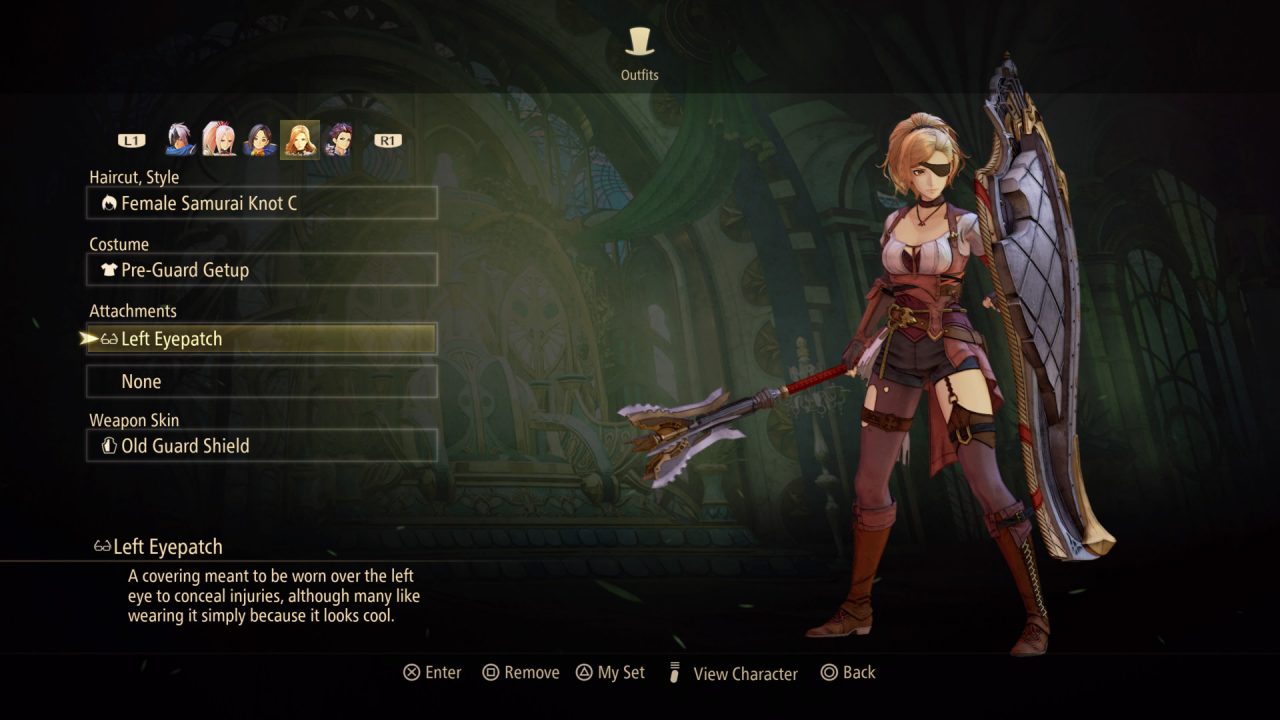Screen dimensions: 1280x720
Task: Select the pink-haired Shionne portrait
Action: click(219, 140)
